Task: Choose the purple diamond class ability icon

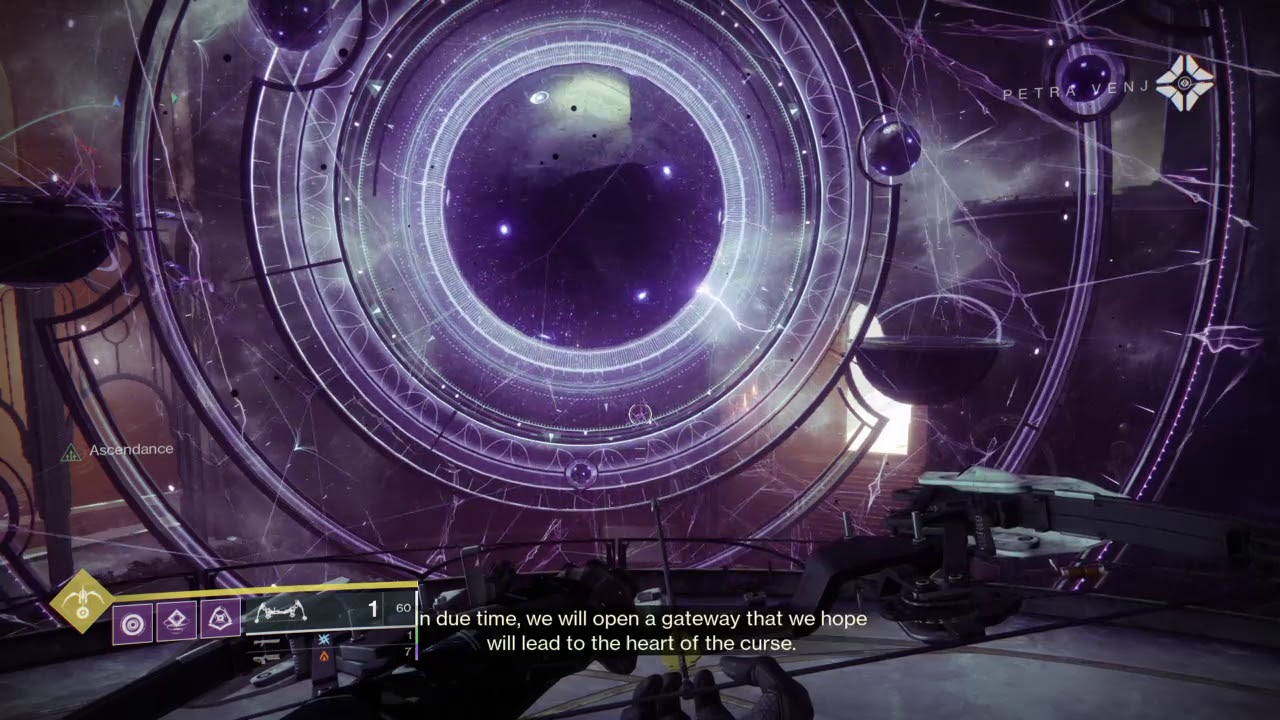Action: tap(176, 624)
